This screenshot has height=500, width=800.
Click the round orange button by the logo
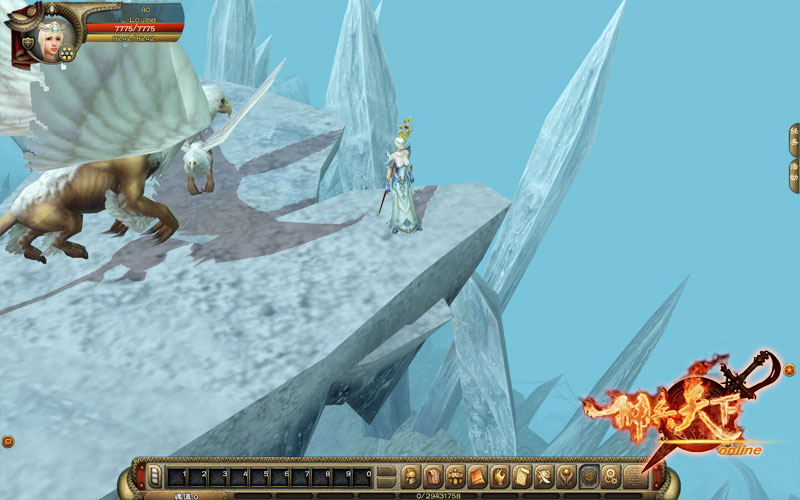(789, 370)
